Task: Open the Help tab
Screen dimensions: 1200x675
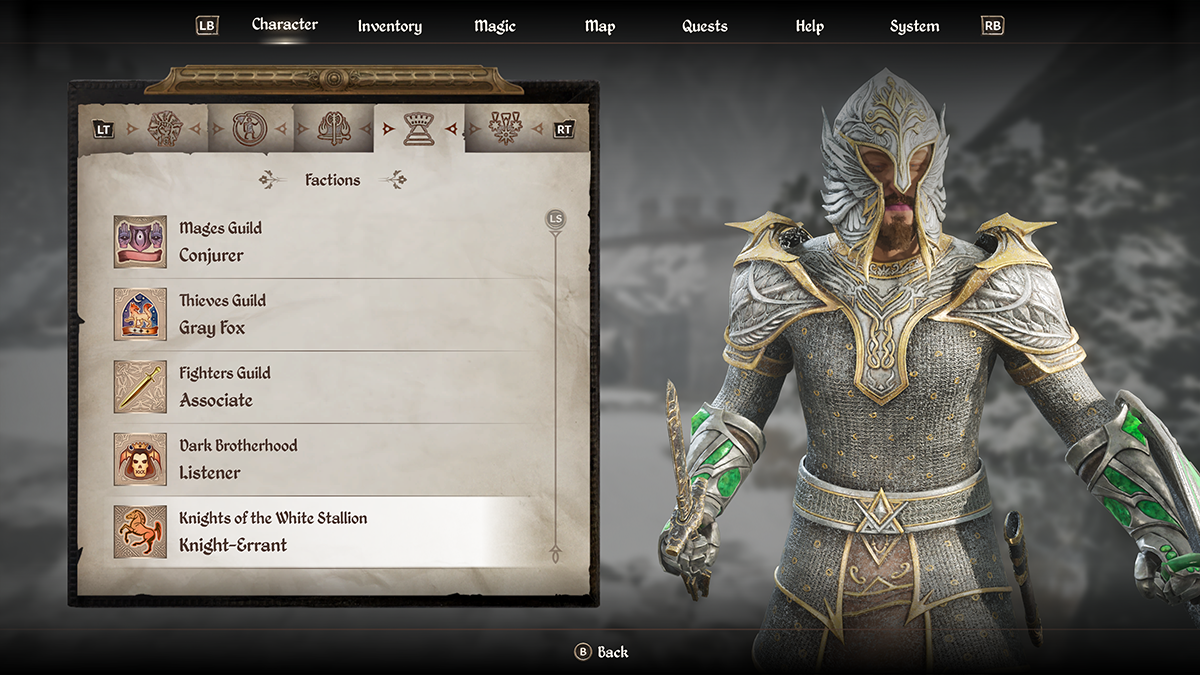Action: click(x=810, y=26)
